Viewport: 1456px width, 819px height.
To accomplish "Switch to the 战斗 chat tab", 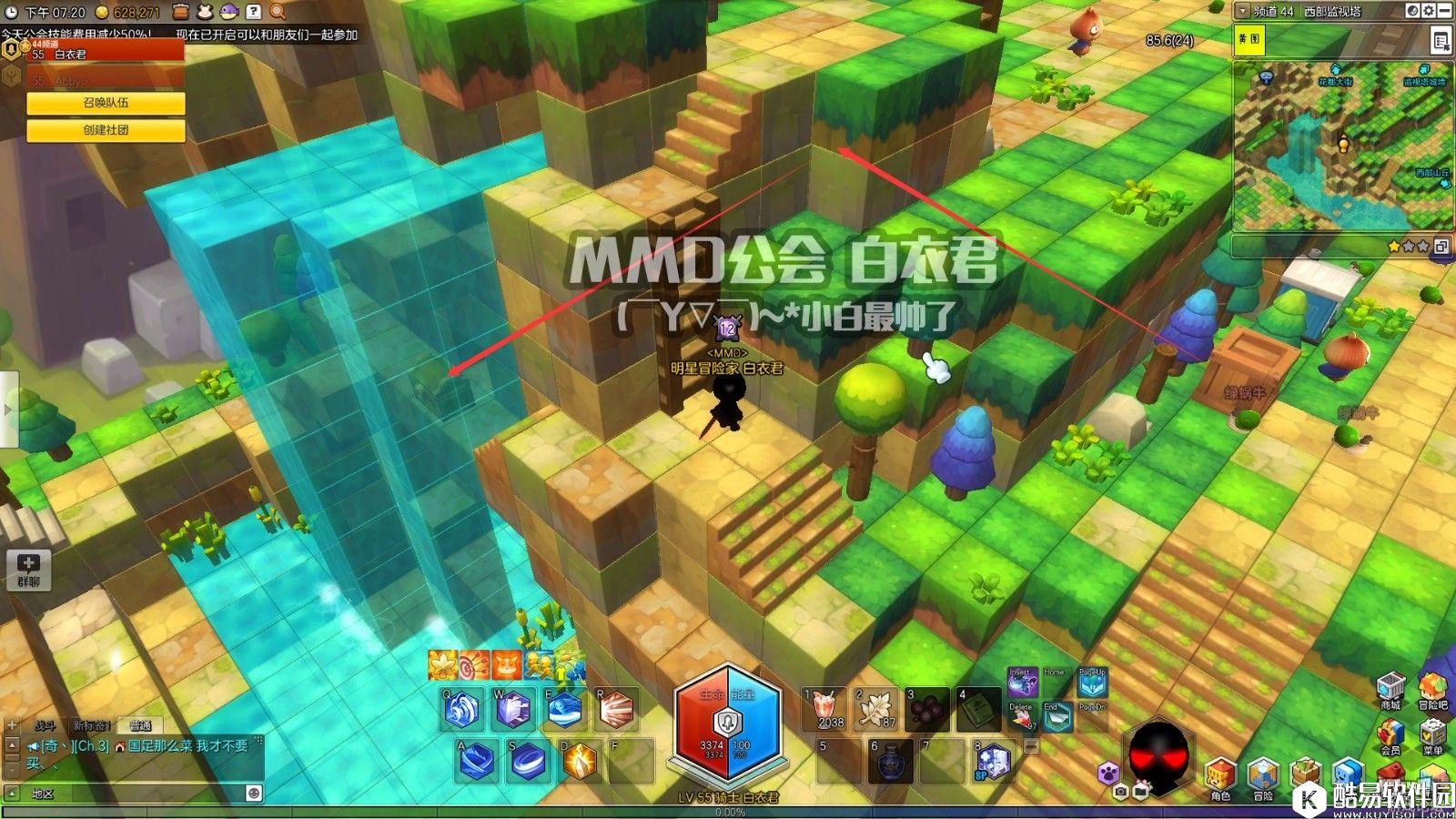I will (45, 725).
